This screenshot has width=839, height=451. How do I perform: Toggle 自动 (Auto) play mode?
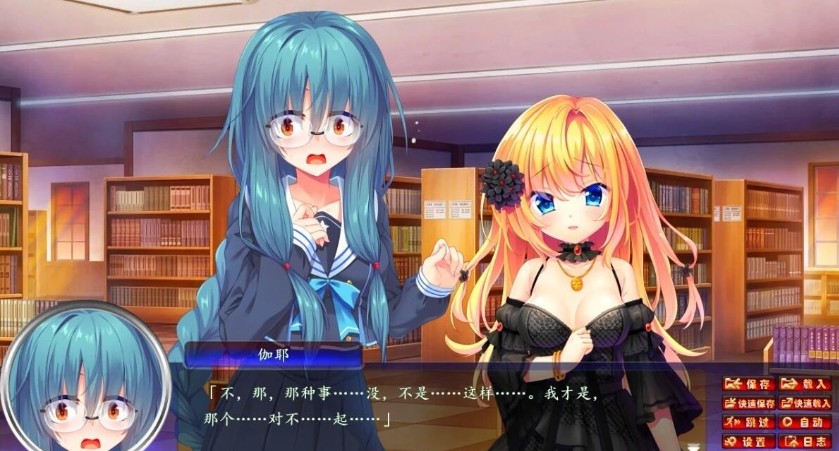[805, 422]
